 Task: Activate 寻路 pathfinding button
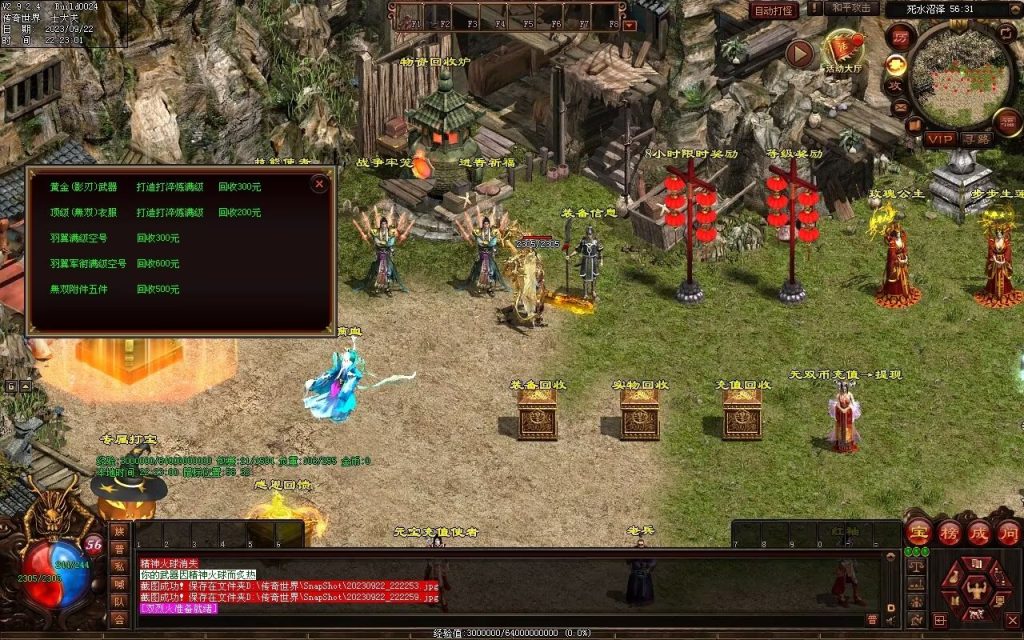(976, 138)
